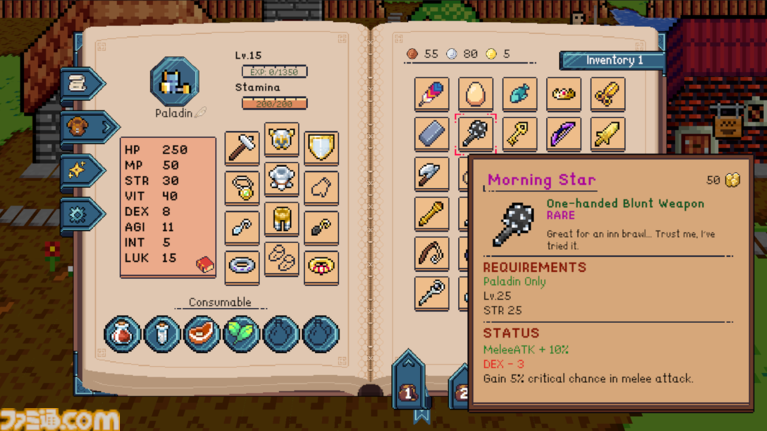Use the red potion consumable

pyautogui.click(x=122, y=334)
